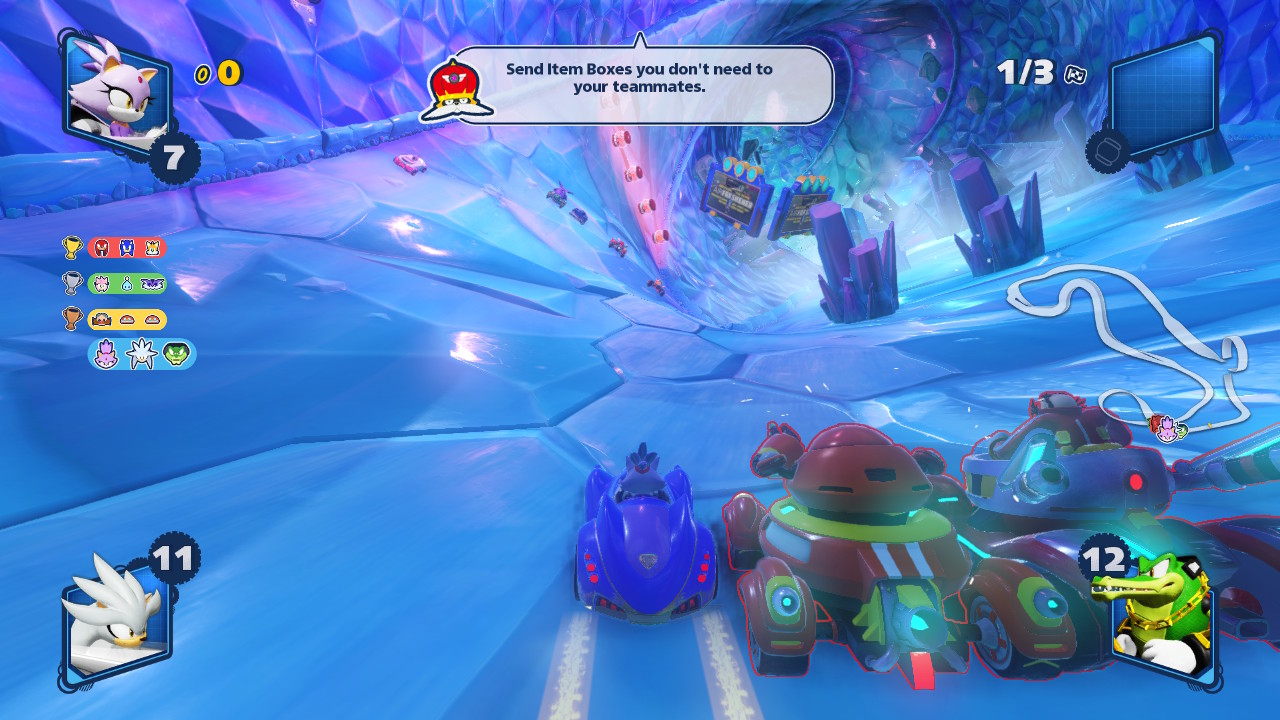The height and width of the screenshot is (720, 1280).
Task: Select the position number 7 badge under Blaze
Action: [173, 157]
